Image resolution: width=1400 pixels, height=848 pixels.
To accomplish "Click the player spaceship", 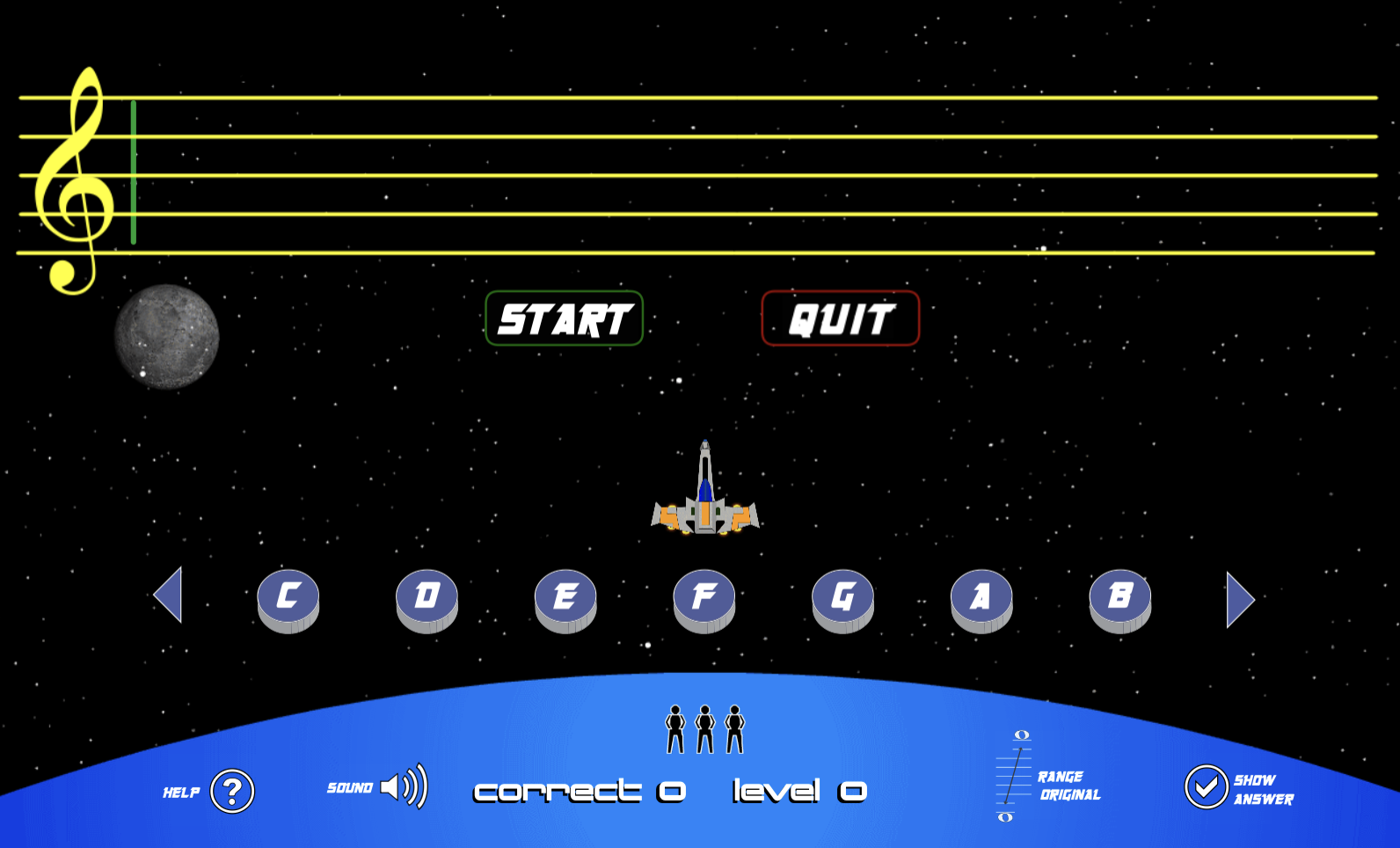I will coord(704,493).
